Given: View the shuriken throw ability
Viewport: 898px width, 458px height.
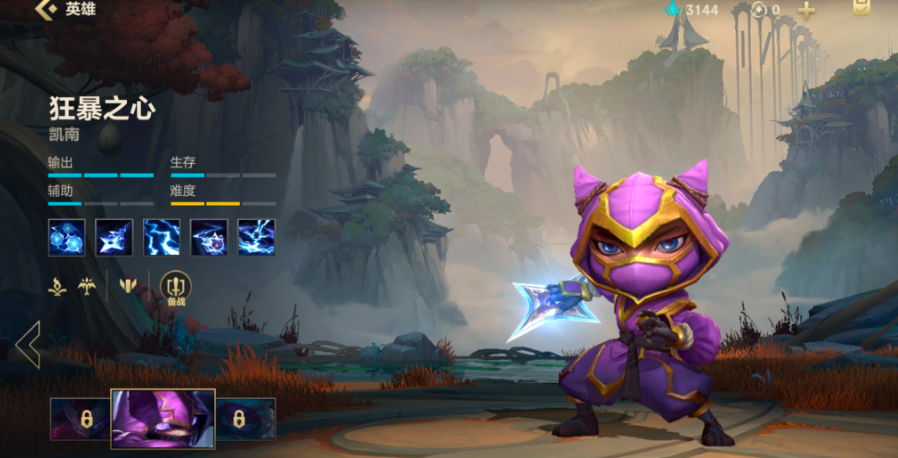Looking at the screenshot, I should [x=114, y=237].
